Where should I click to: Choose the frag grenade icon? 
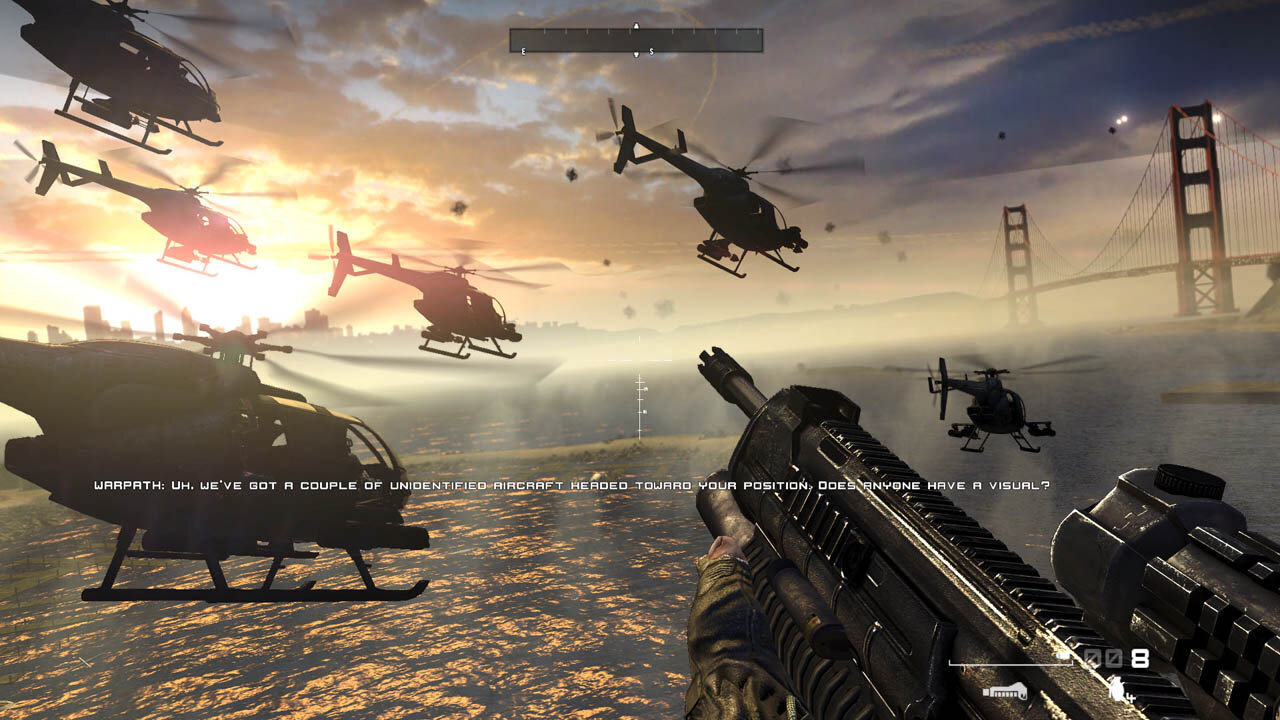pyautogui.click(x=1118, y=688)
